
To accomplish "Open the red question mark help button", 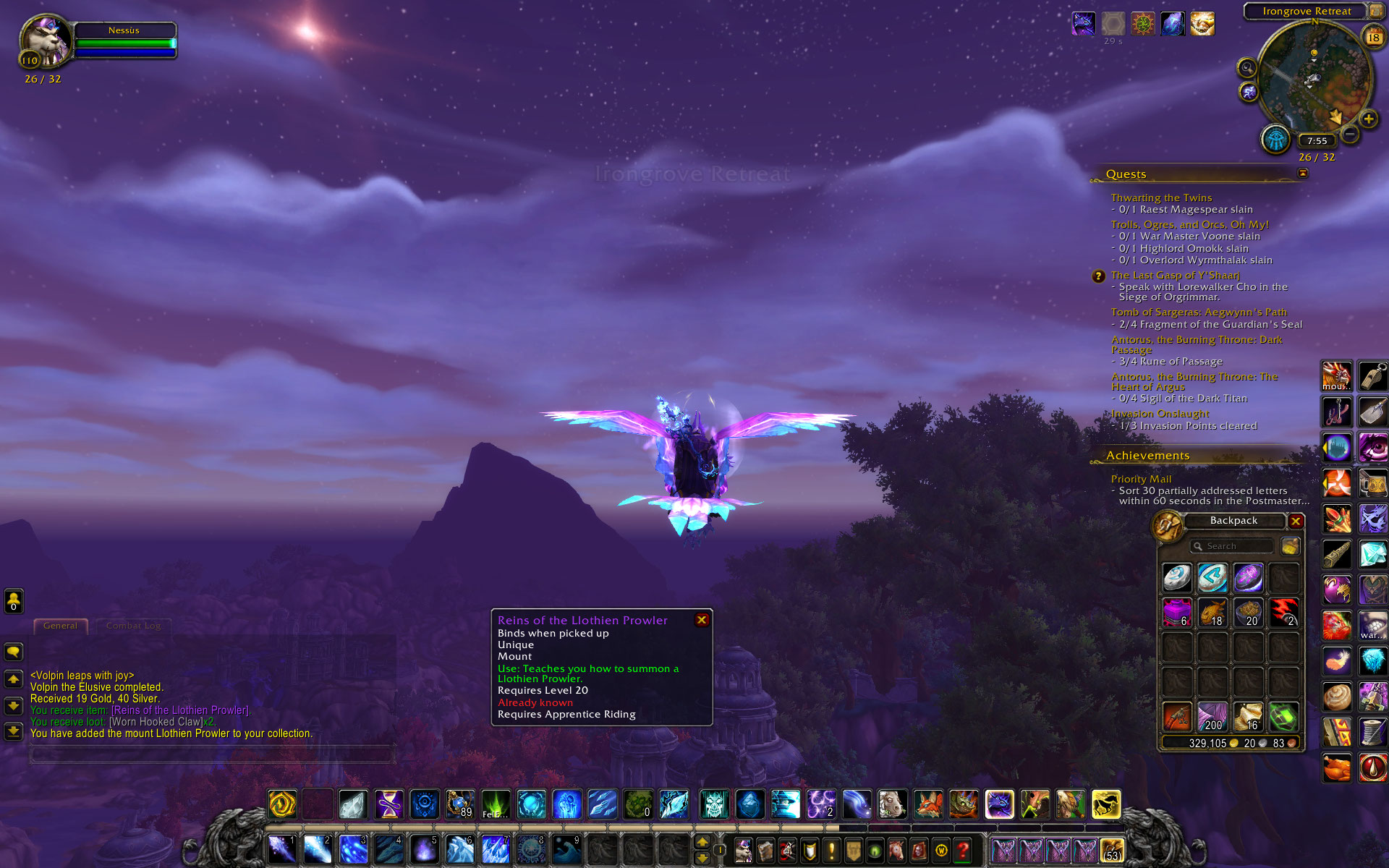I will click(x=962, y=850).
